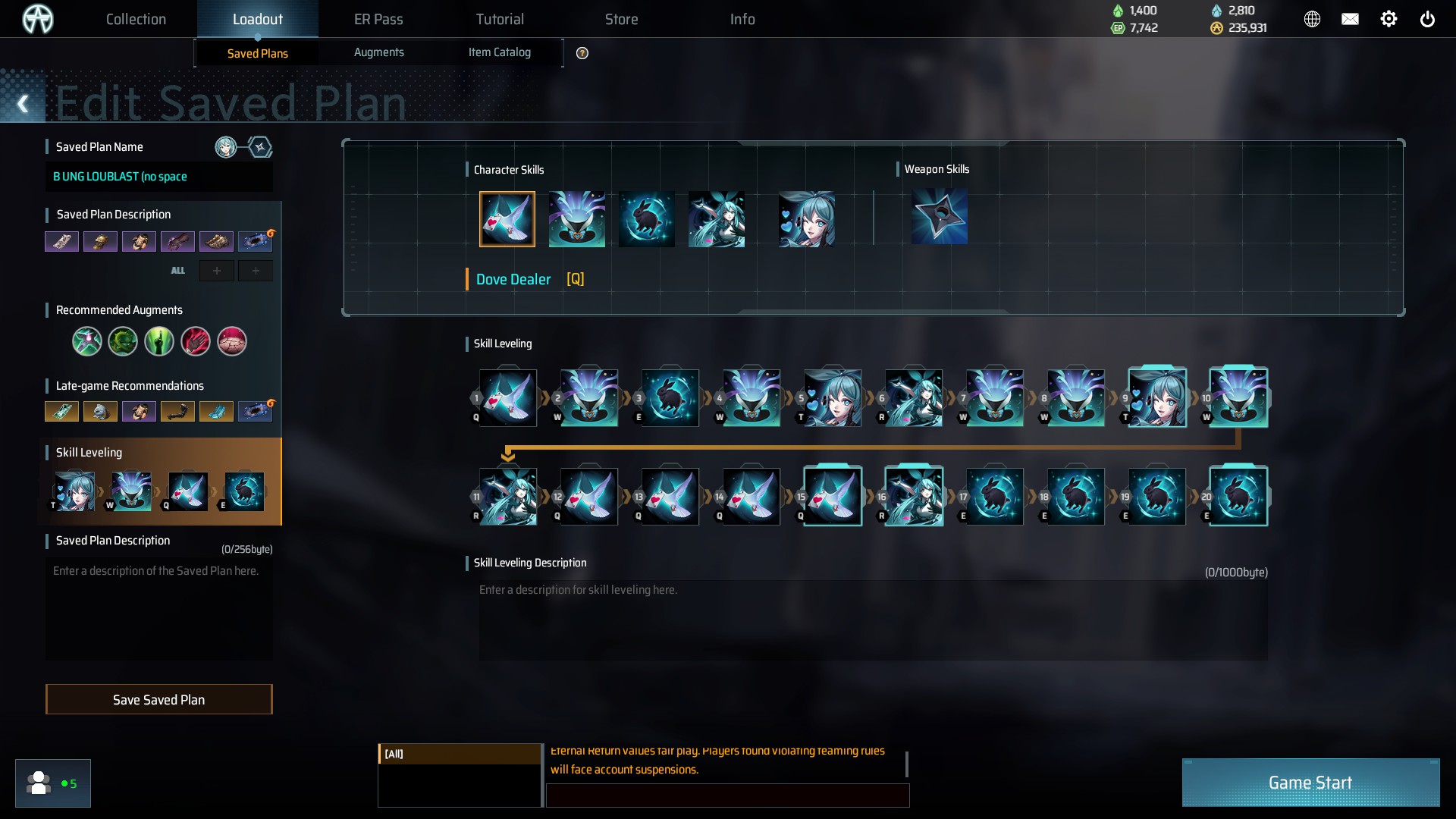Open the mail inbox
Image resolution: width=1456 pixels, height=819 pixels.
point(1350,19)
